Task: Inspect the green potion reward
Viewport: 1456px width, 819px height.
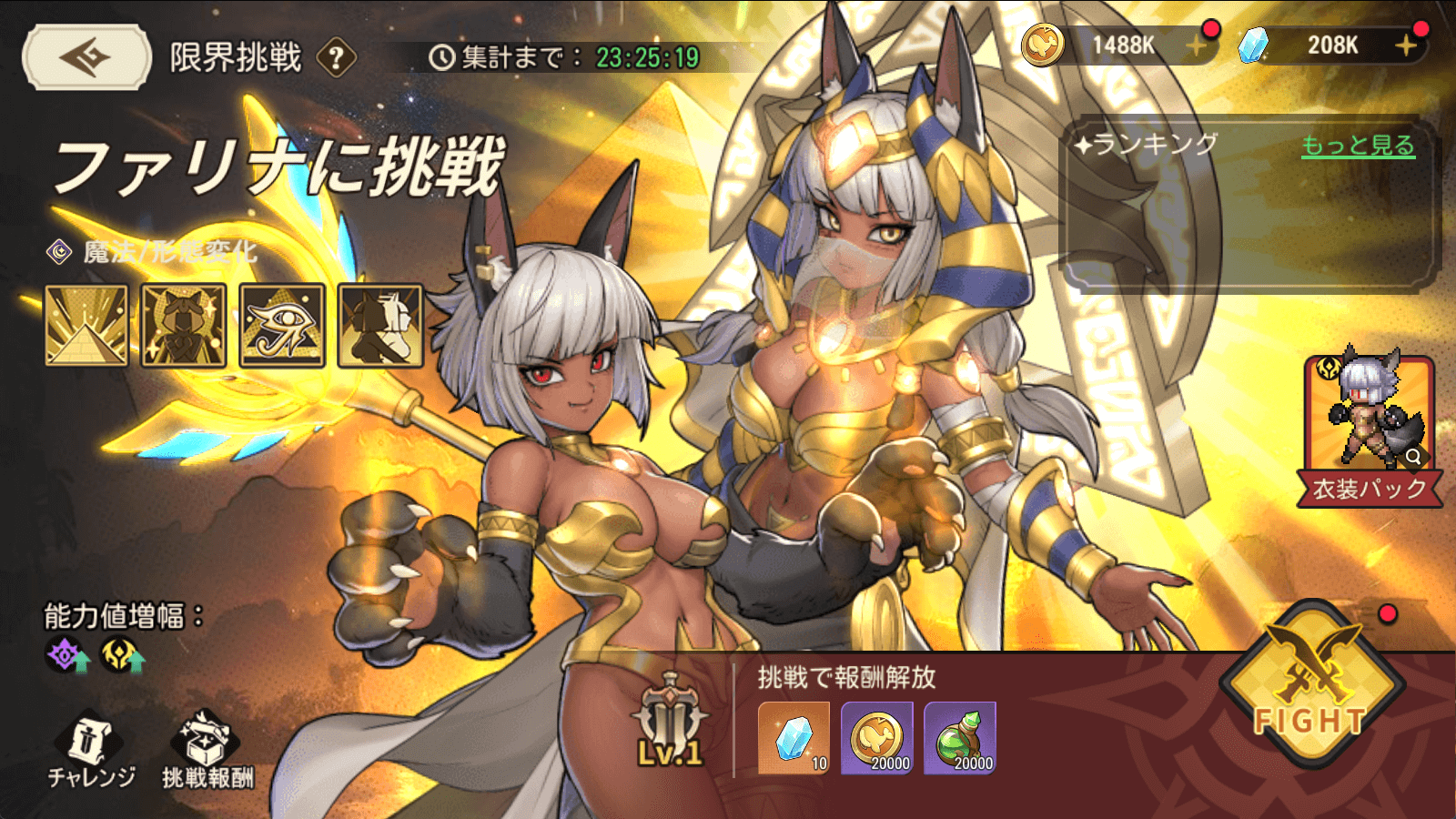Action: pyautogui.click(x=960, y=738)
